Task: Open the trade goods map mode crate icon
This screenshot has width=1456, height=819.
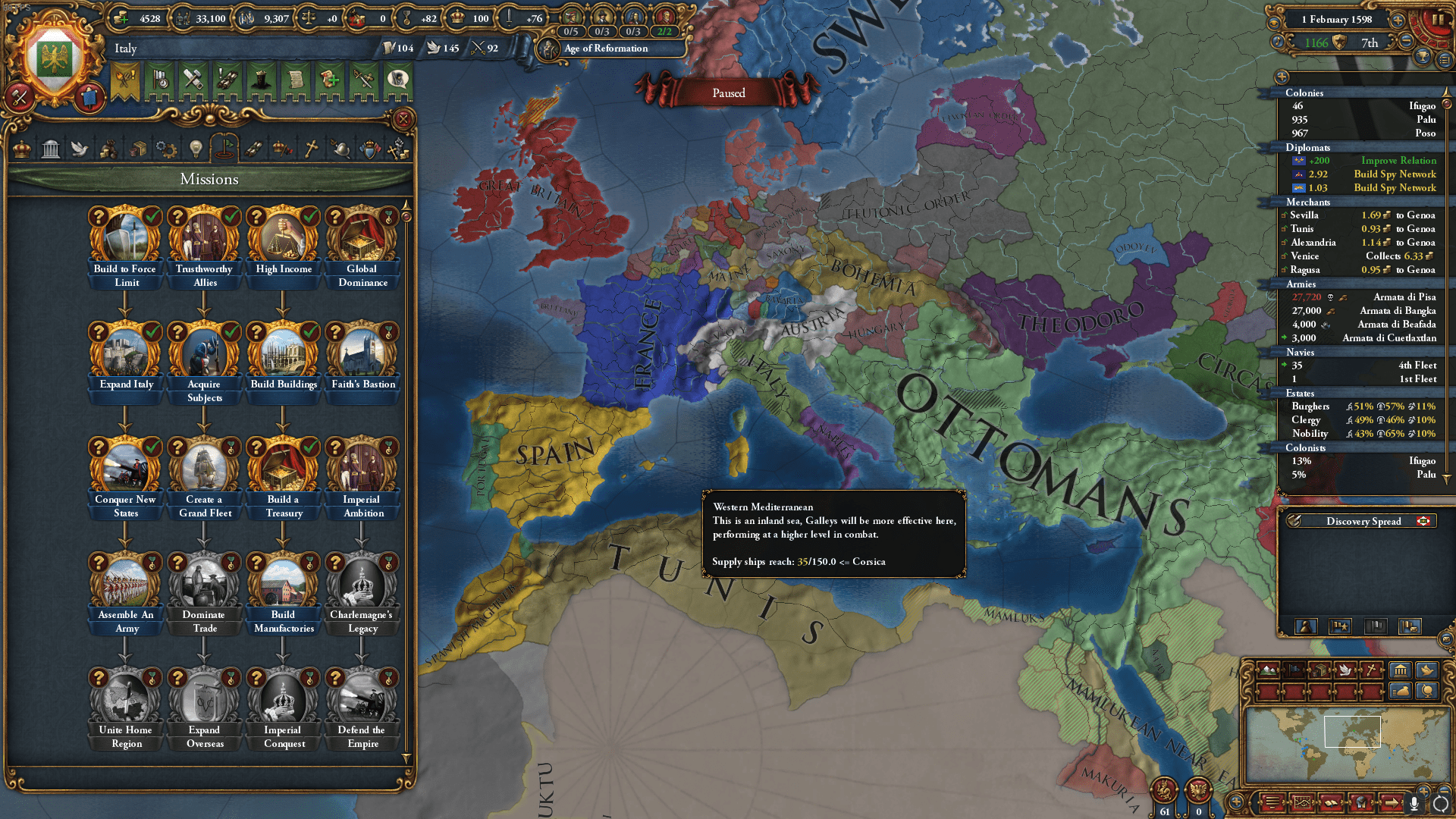Action: coord(1319,670)
